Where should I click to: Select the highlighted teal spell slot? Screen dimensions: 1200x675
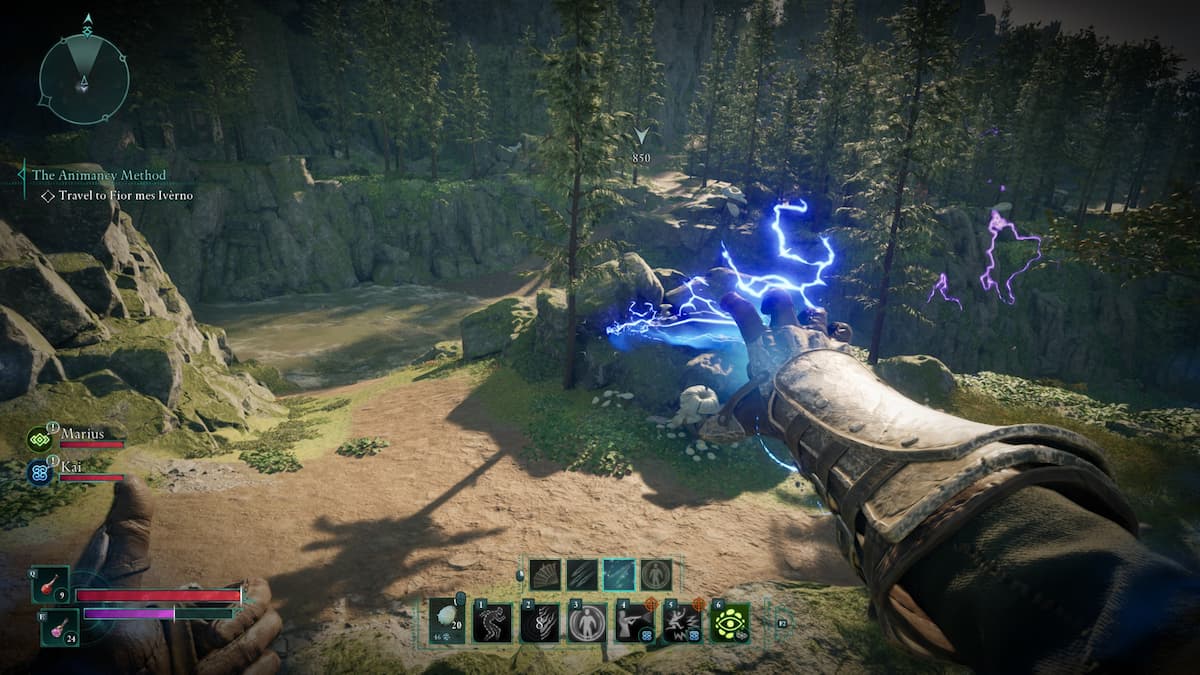tap(619, 574)
